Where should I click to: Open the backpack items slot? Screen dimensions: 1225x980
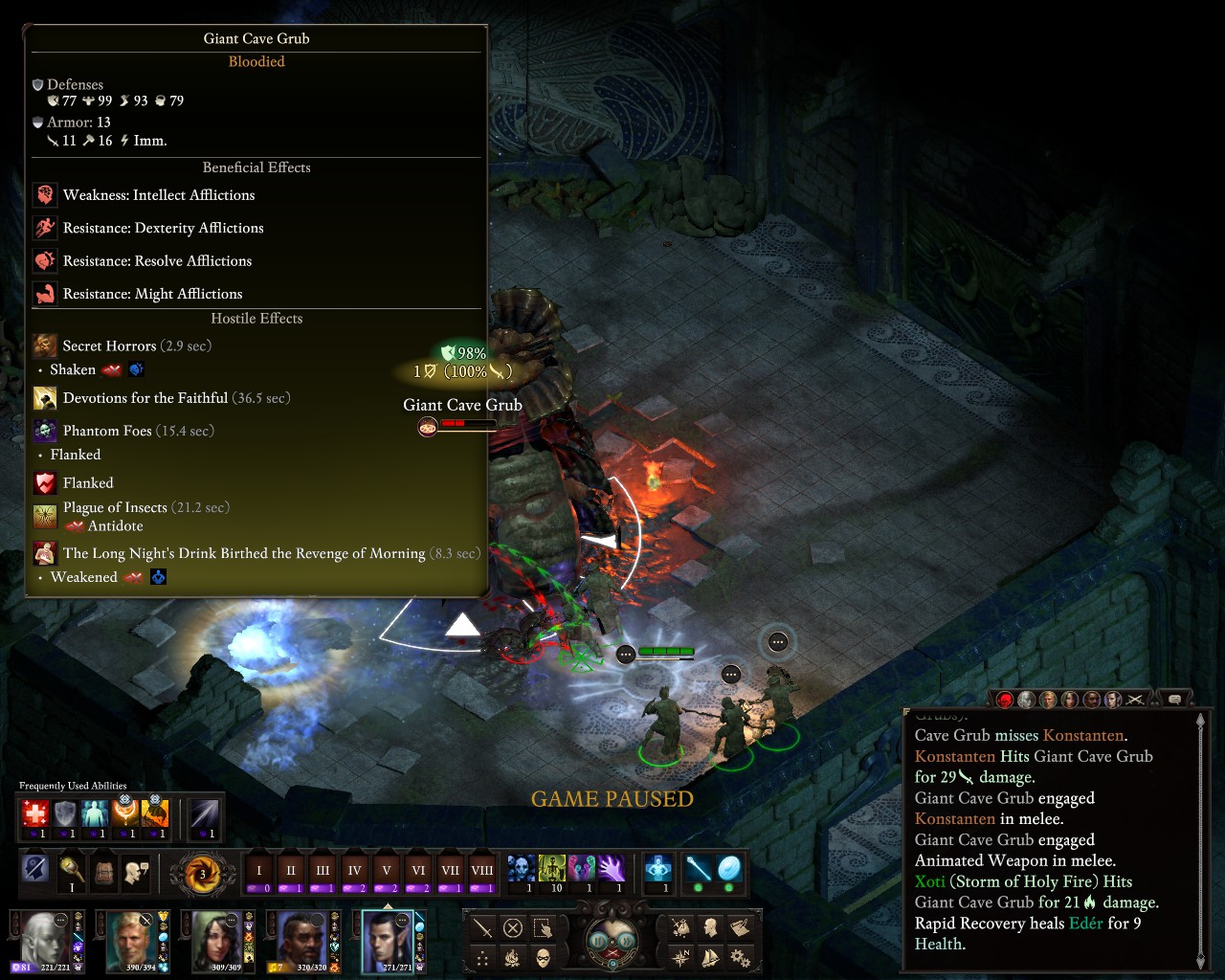click(103, 871)
